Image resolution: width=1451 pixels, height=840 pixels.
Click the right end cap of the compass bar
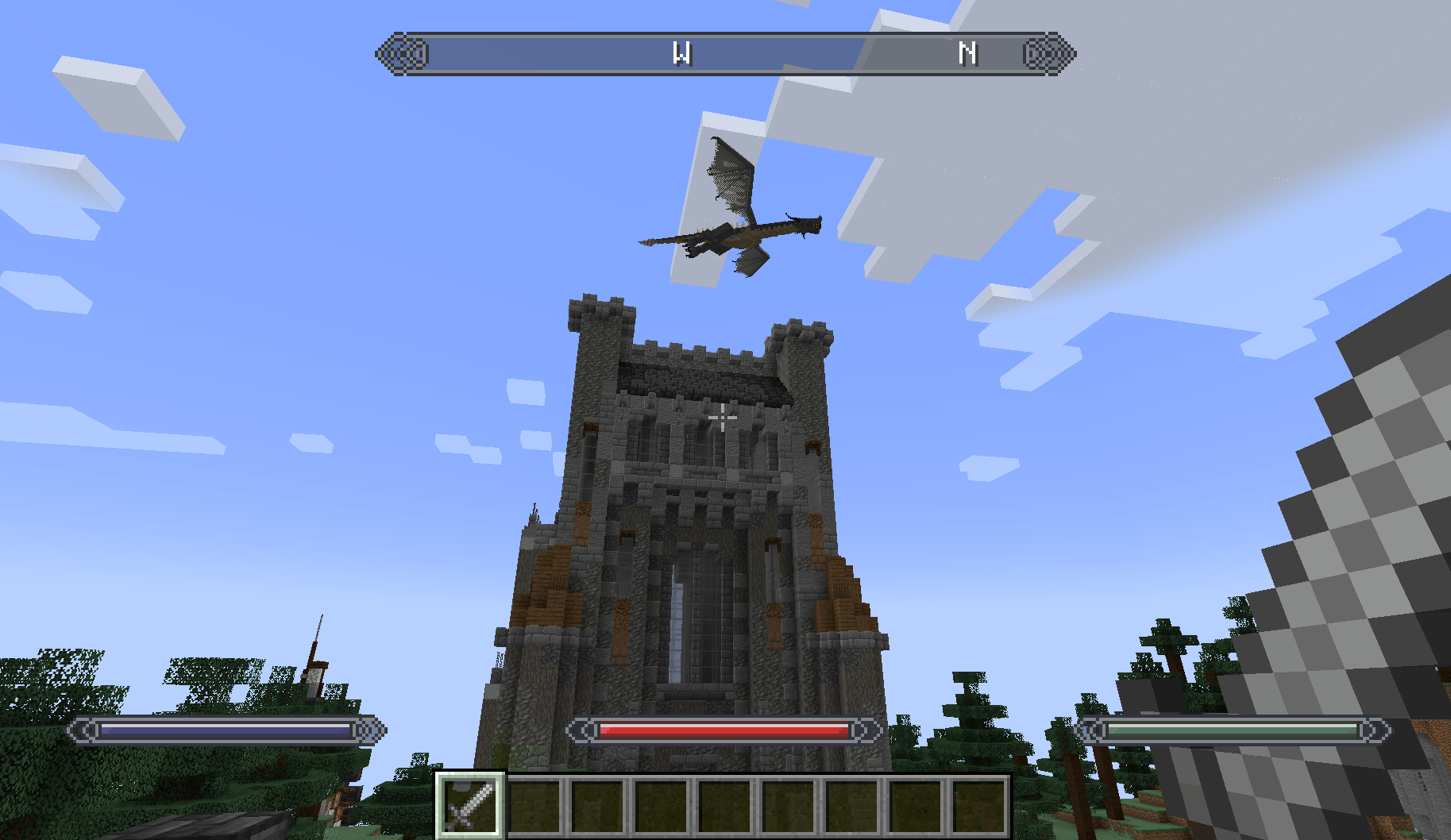(x=1048, y=54)
